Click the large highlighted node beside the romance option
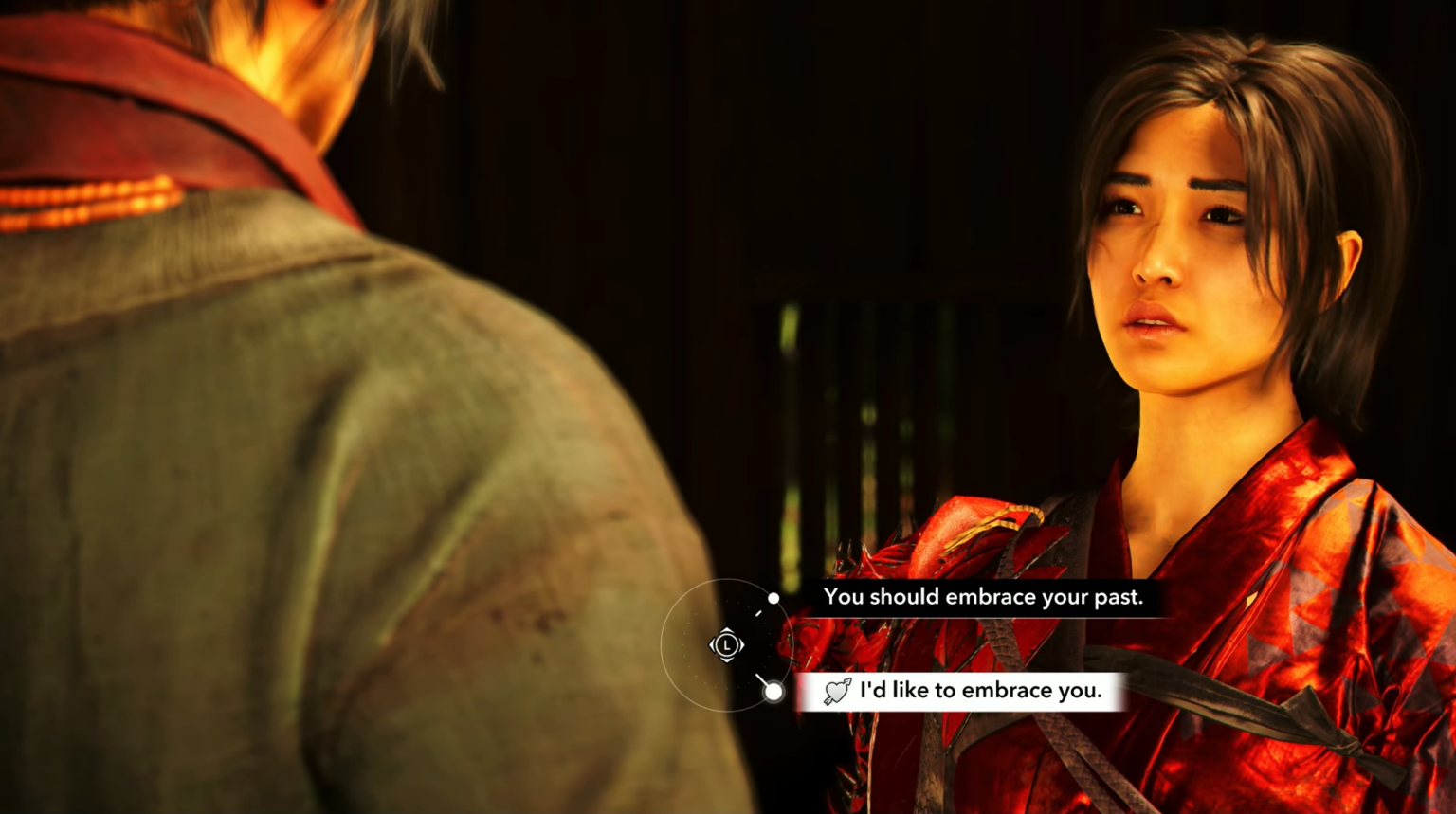The image size is (1456, 814). click(775, 692)
